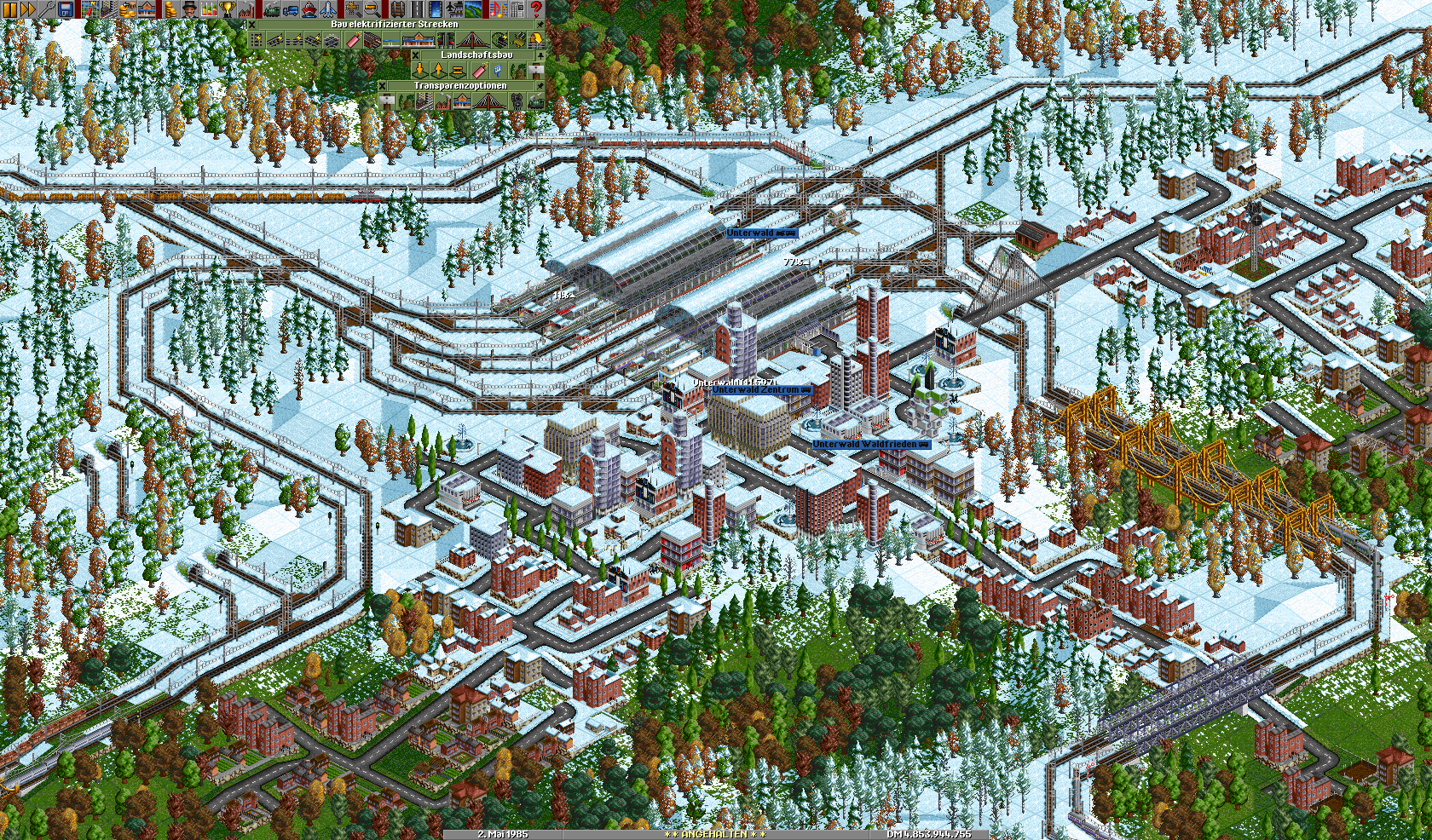The image size is (1432, 840).
Task: Close the Bau elektrifizierter Strecken window
Action: click(251, 25)
